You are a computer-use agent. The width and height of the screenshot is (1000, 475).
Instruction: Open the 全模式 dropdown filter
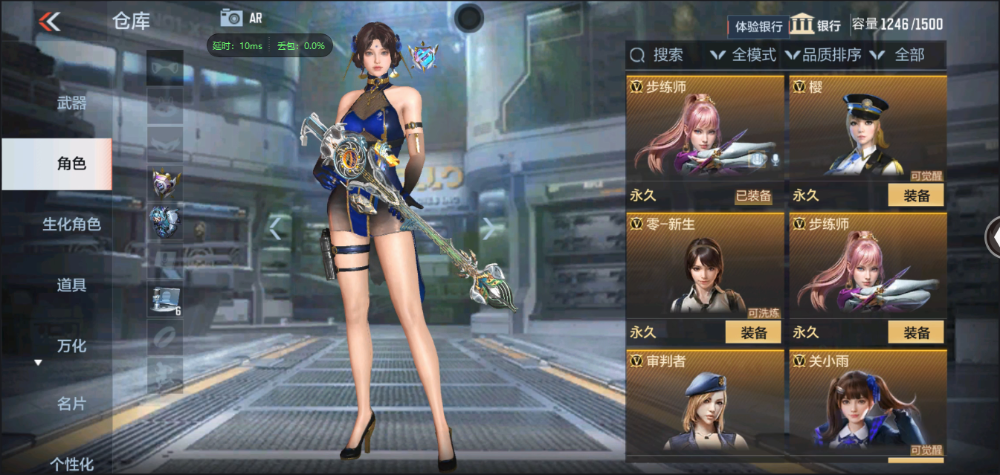(743, 55)
